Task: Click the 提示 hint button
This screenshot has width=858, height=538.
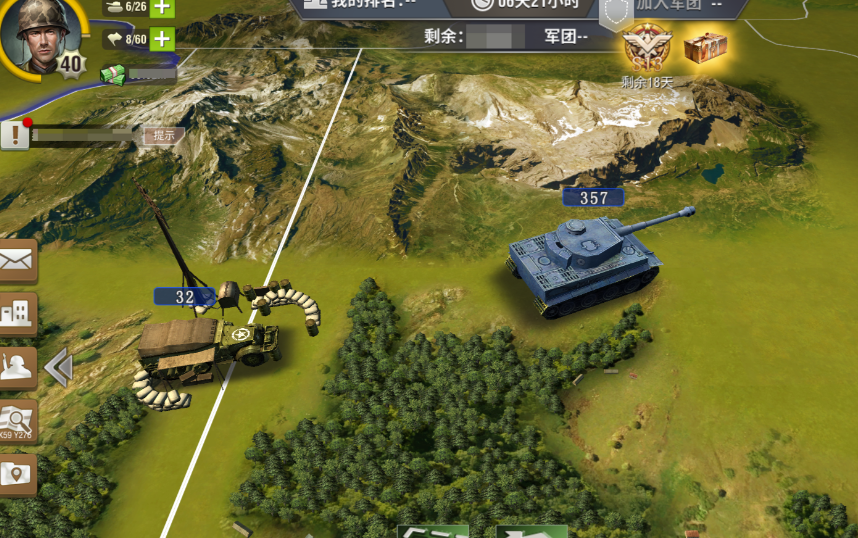Action: pyautogui.click(x=163, y=135)
